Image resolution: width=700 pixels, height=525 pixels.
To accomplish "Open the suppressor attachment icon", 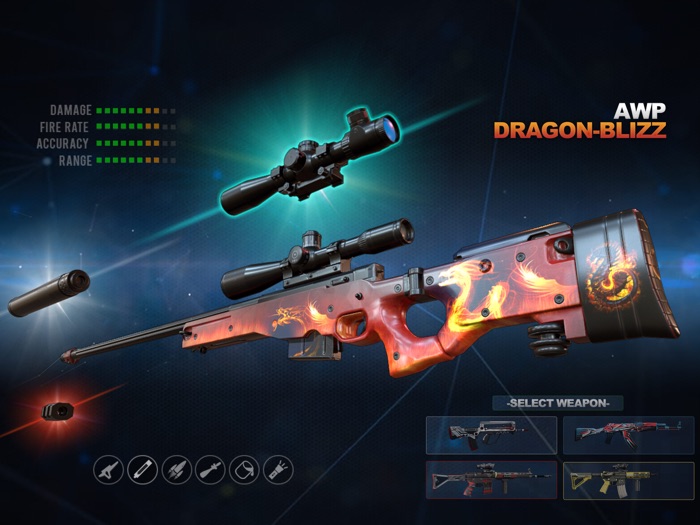I will click(x=143, y=469).
